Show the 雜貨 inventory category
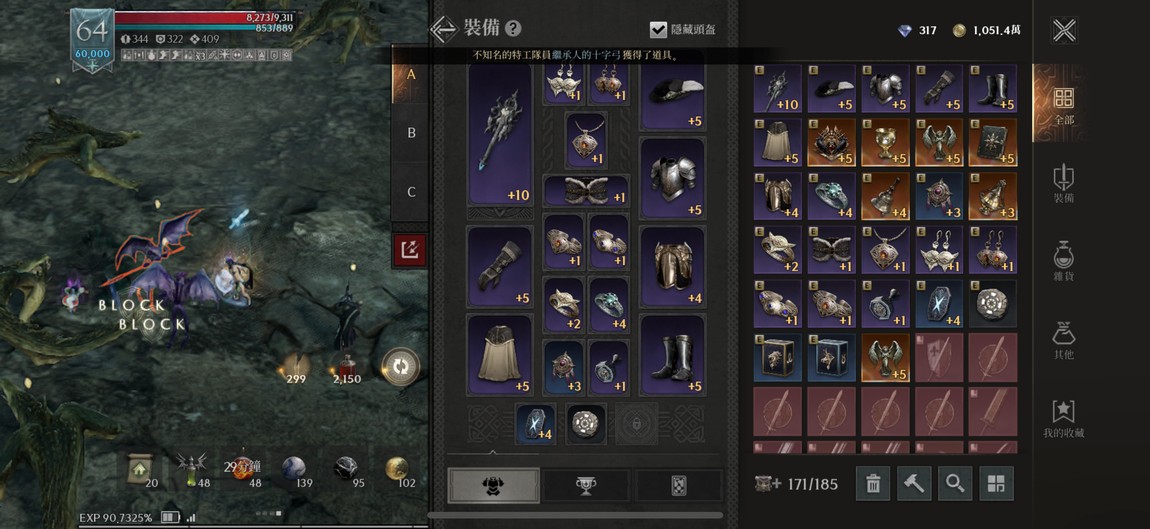The height and width of the screenshot is (529, 1150). [1063, 262]
